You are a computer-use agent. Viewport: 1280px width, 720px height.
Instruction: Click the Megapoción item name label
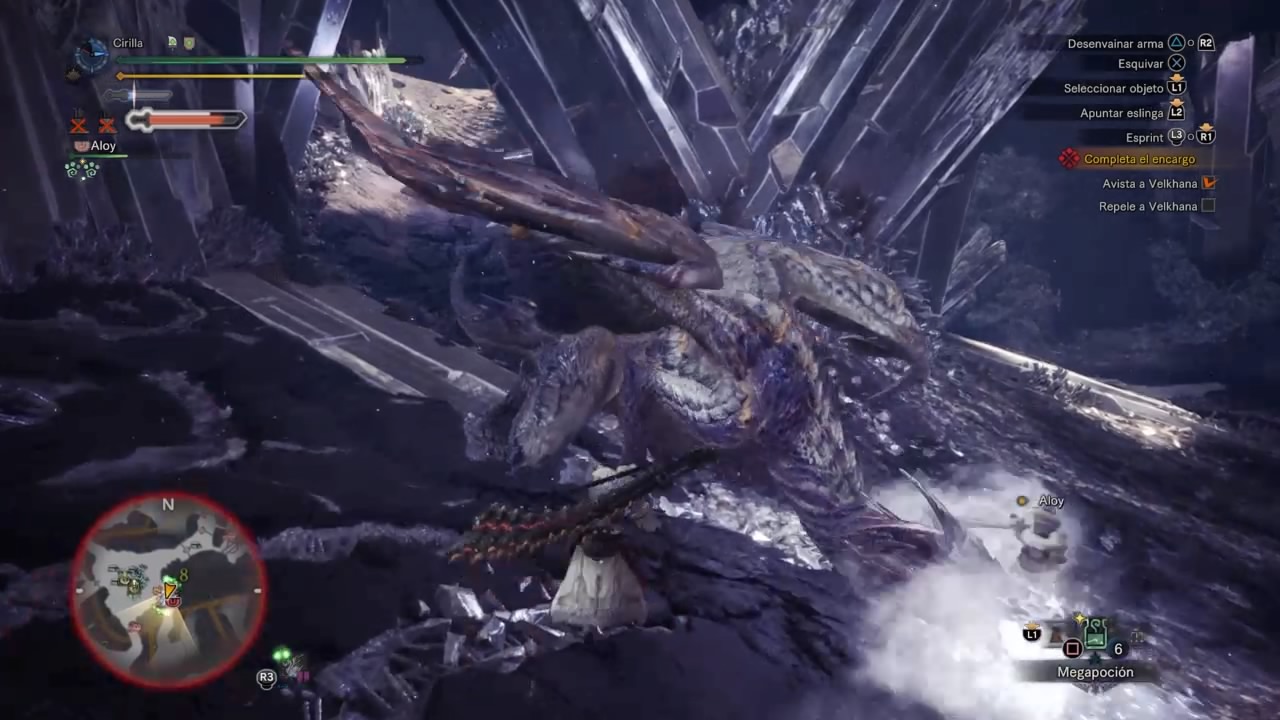point(1095,672)
